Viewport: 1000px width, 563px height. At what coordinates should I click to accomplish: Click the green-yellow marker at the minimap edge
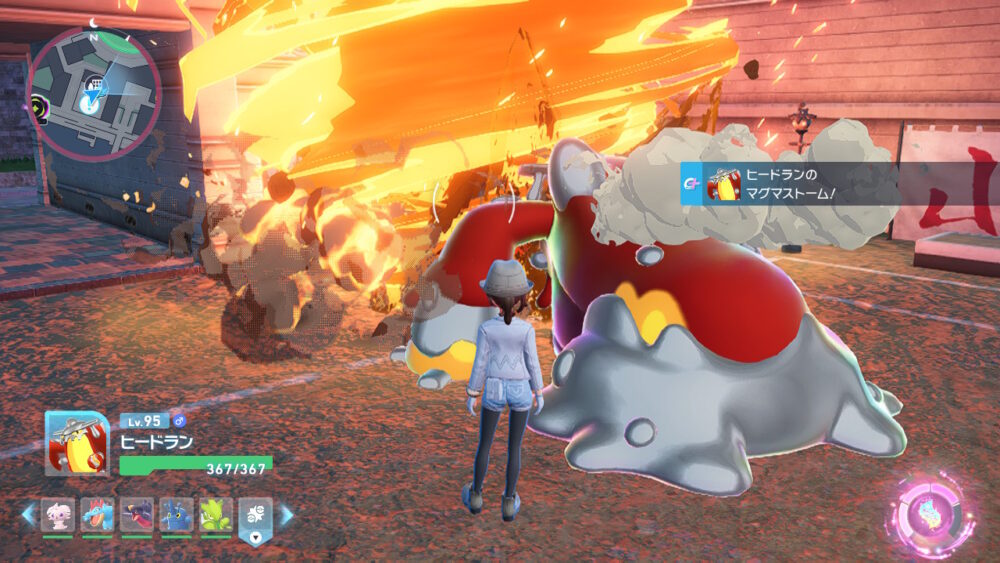click(40, 102)
